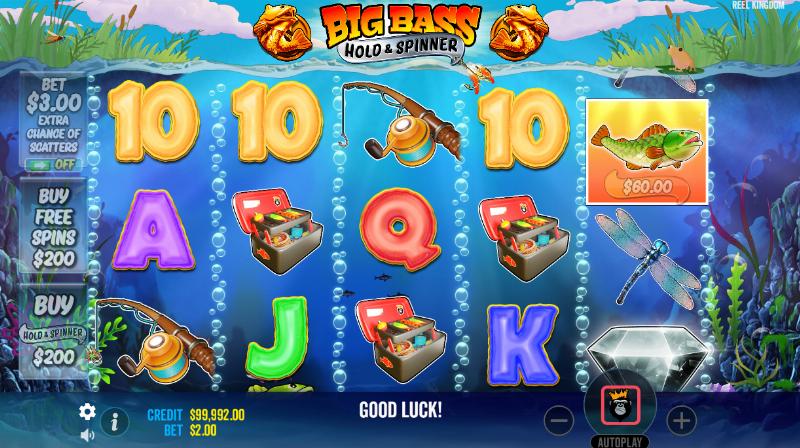Buy the Hold & Spinner feature
800x448 pixels.
click(x=53, y=332)
